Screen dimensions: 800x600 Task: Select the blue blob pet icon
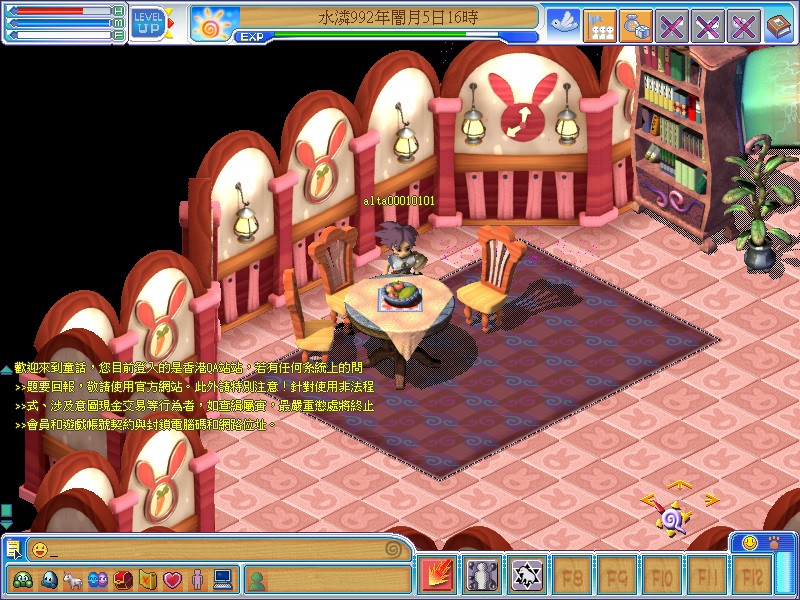(47, 579)
